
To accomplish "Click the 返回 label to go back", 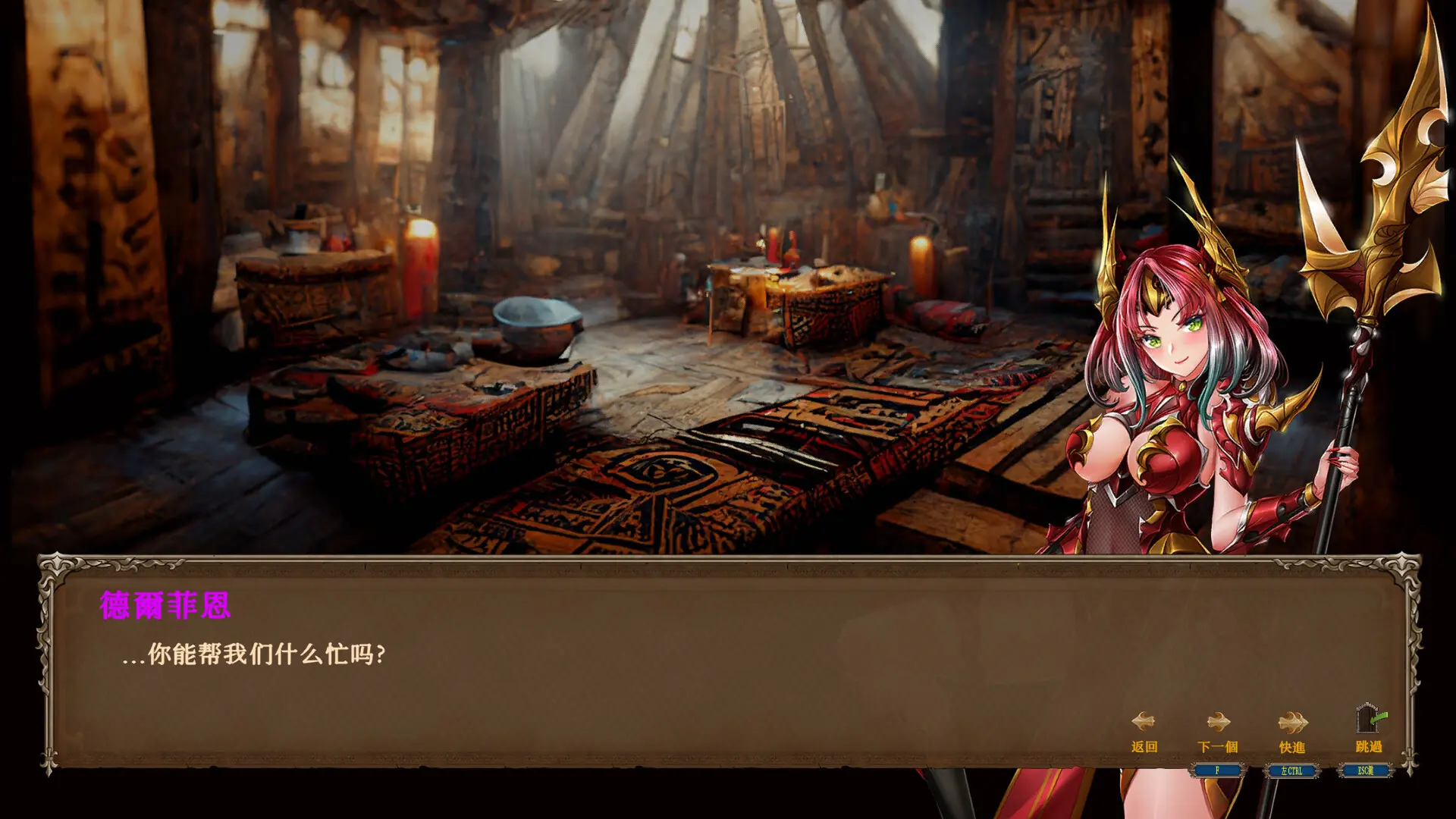I will 1146,746.
